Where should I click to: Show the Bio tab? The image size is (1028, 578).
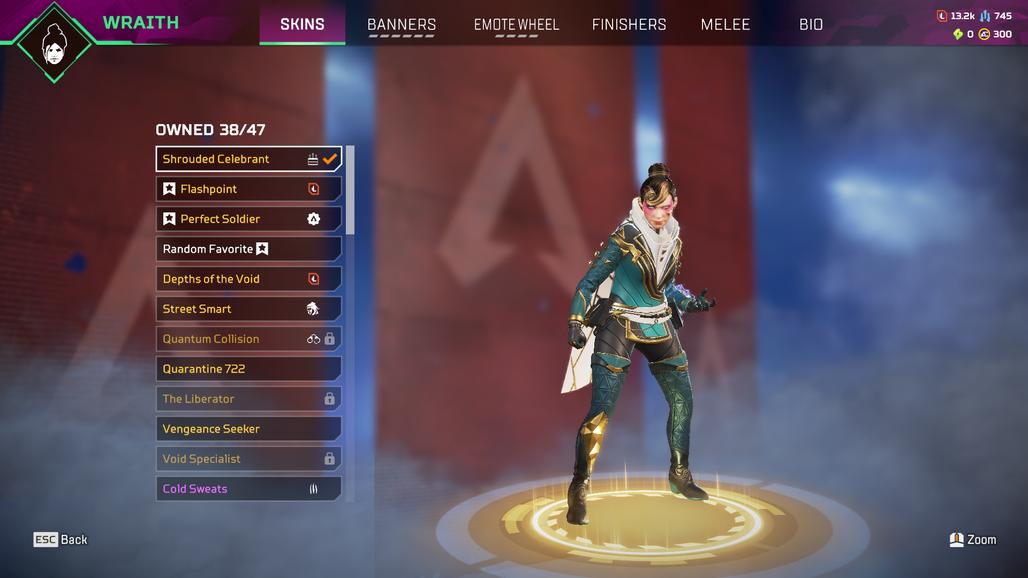pyautogui.click(x=811, y=24)
